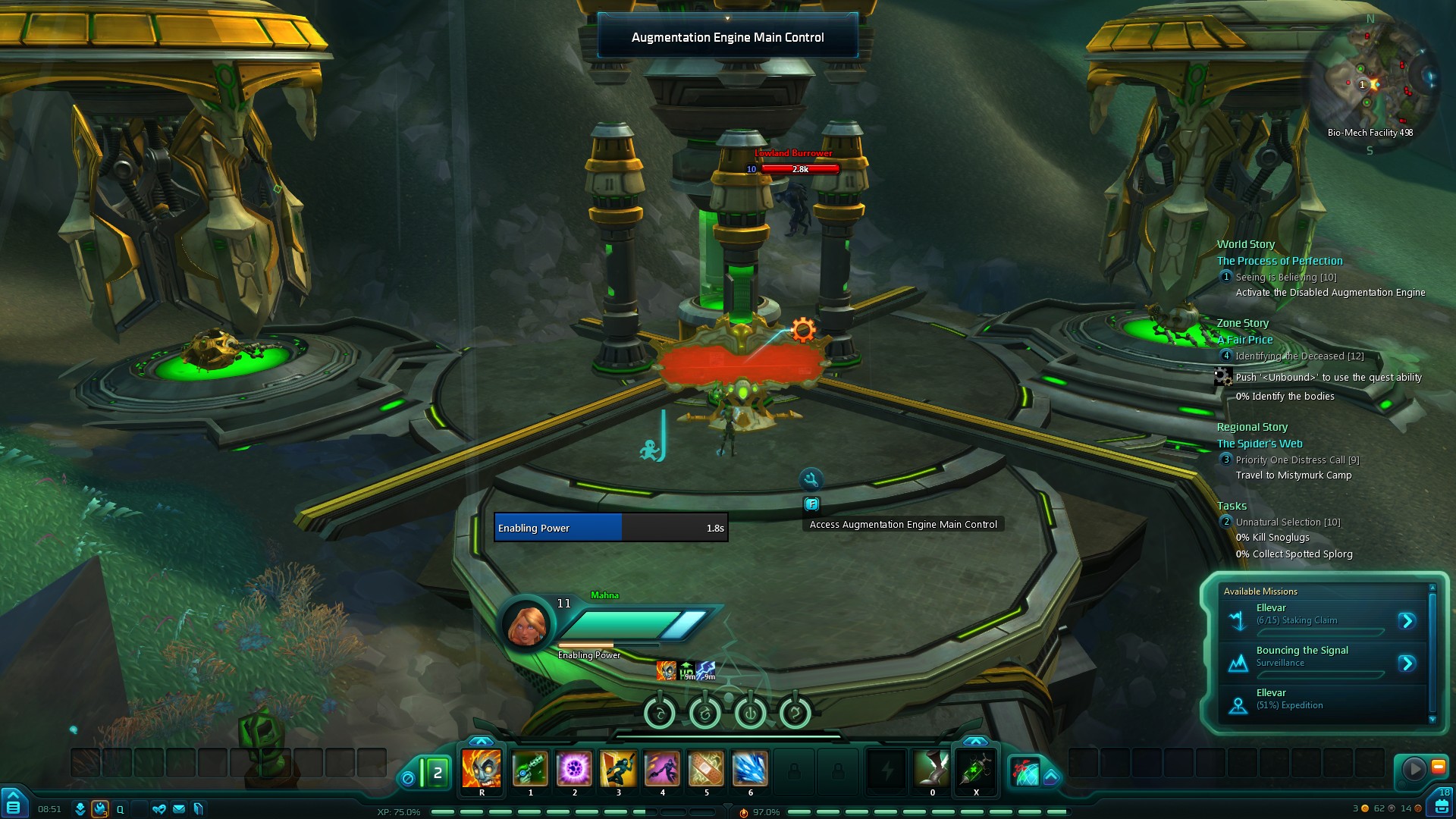This screenshot has height=819, width=1456.
Task: Click the Identifying the Deceased quest ability icon
Action: pos(1223,377)
